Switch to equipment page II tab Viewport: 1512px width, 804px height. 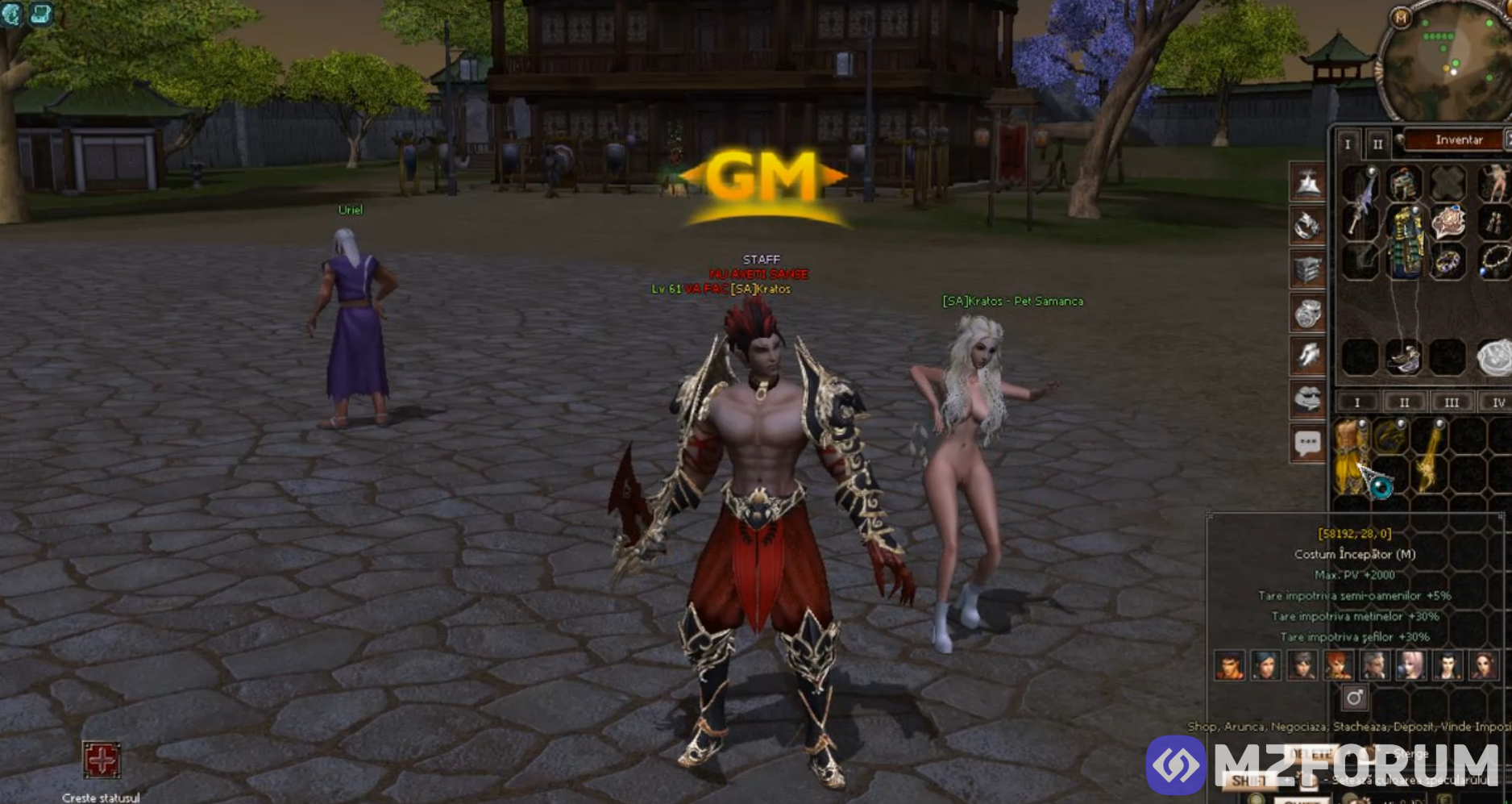[x=1377, y=144]
